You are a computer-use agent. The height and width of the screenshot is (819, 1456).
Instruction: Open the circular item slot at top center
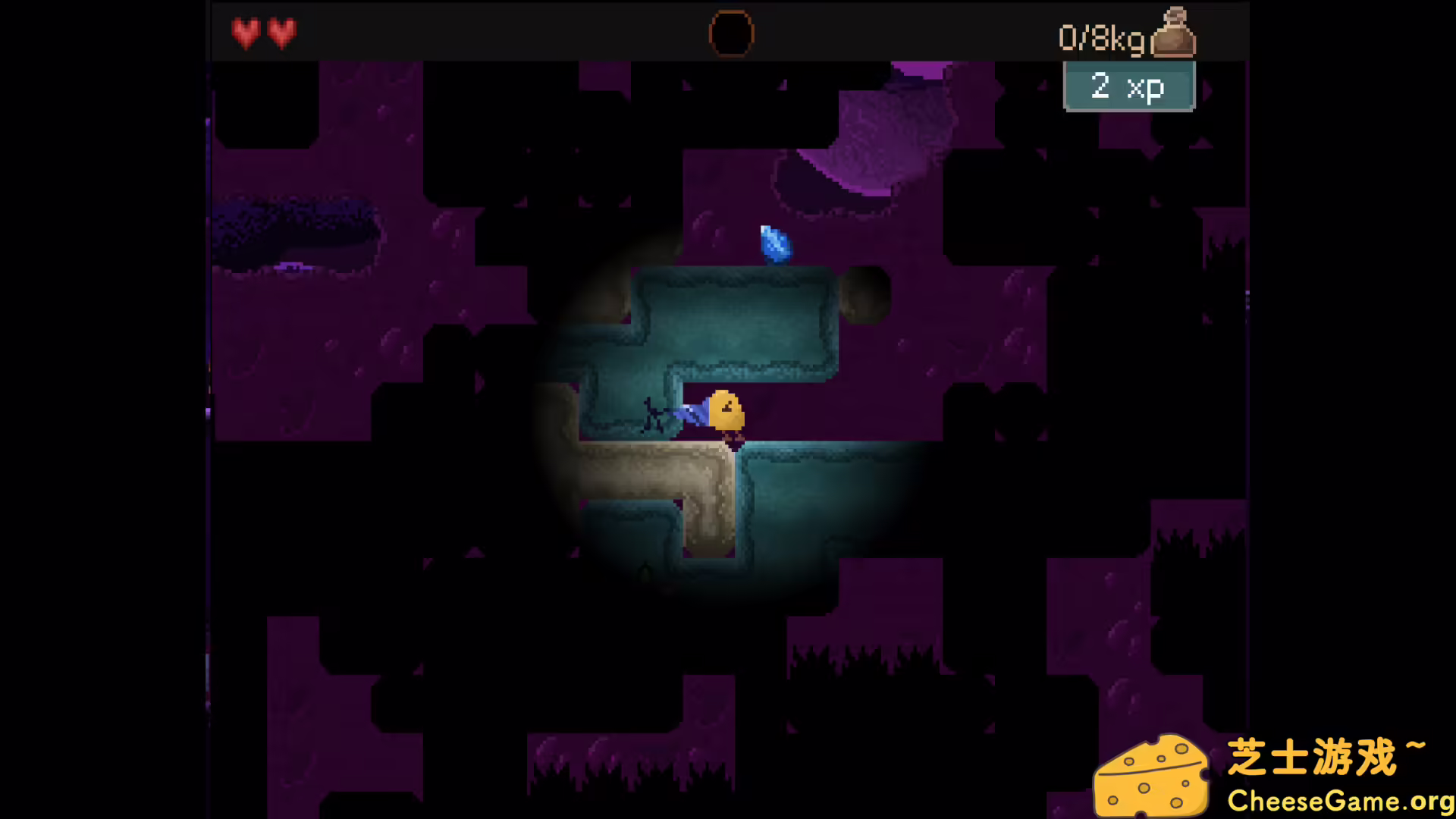[730, 33]
